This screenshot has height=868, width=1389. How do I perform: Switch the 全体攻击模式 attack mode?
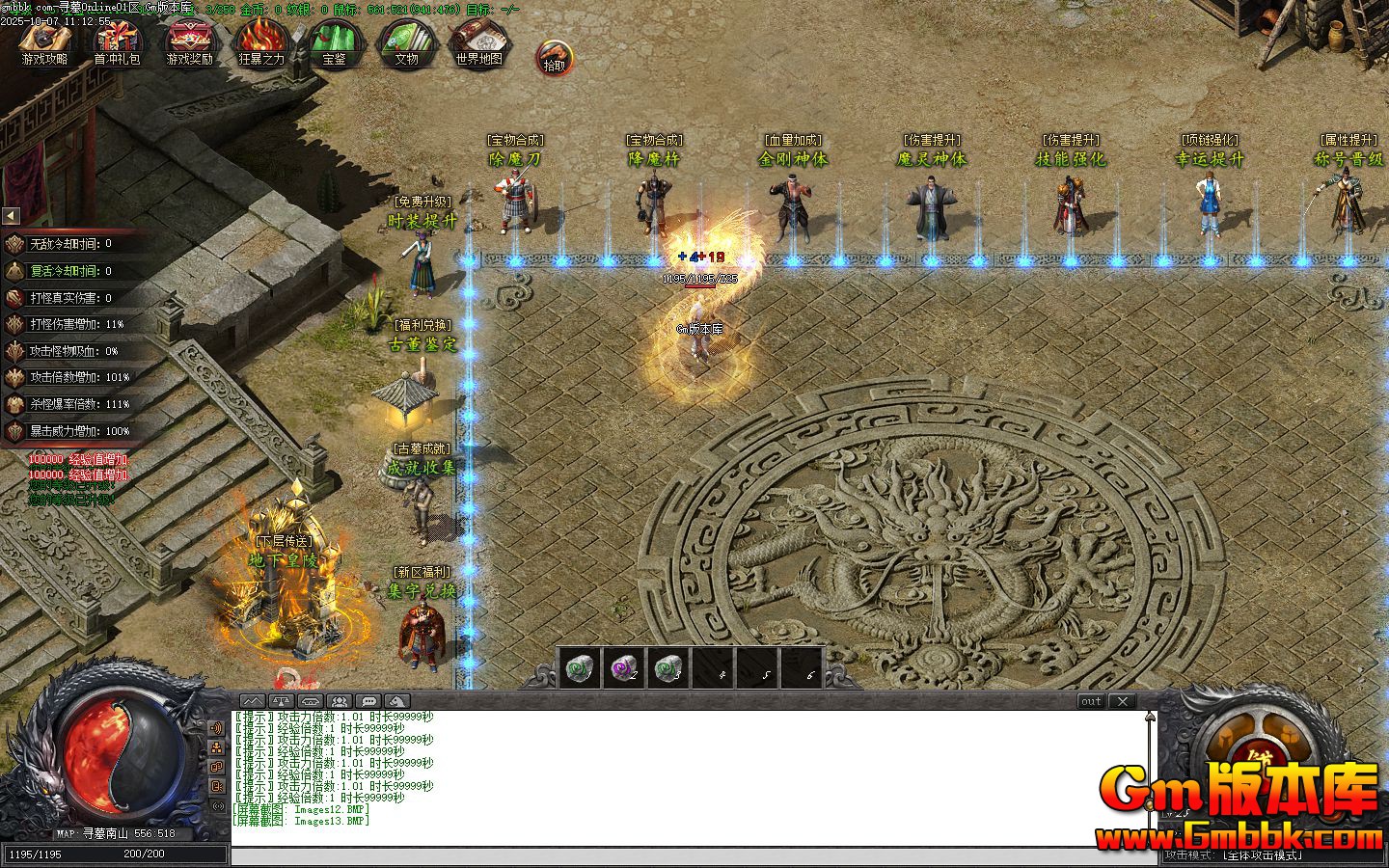pyautogui.click(x=1264, y=853)
